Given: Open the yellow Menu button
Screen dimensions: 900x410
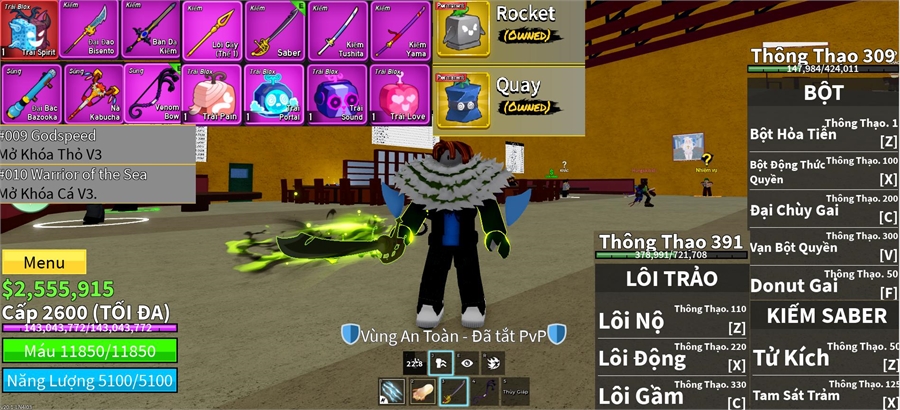Looking at the screenshot, I should click(44, 262).
